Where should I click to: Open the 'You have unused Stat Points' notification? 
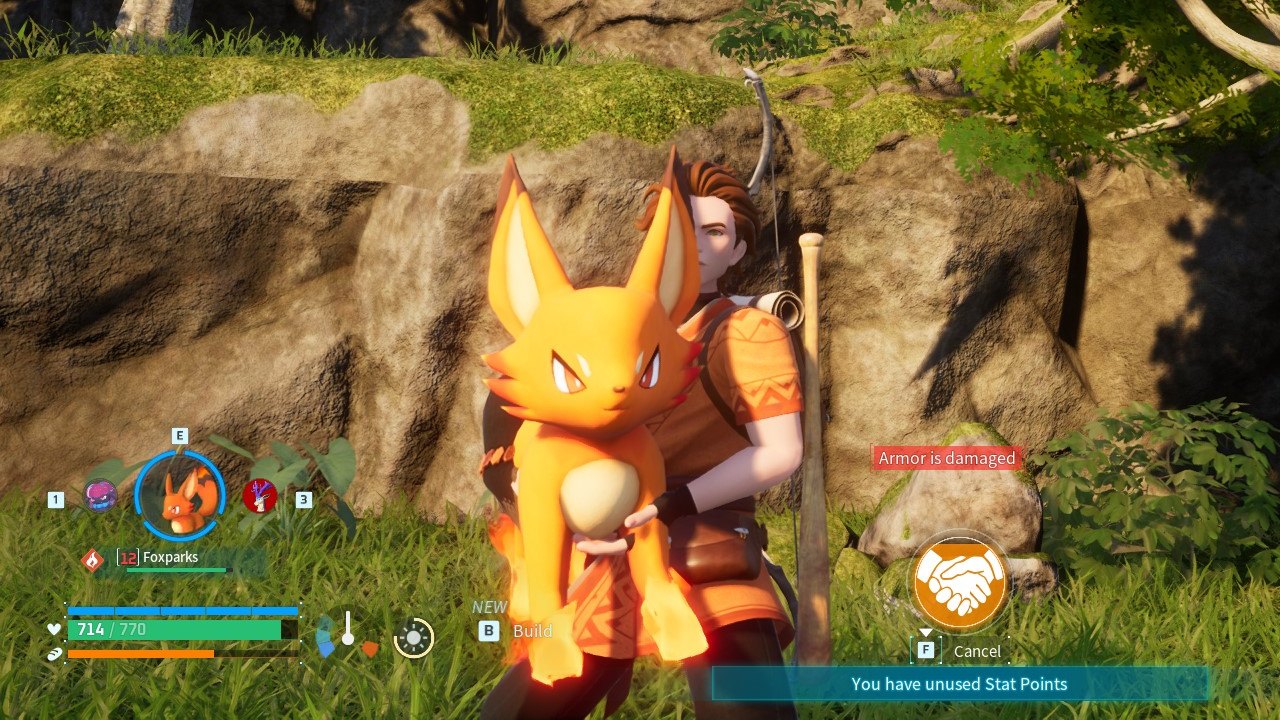point(958,684)
